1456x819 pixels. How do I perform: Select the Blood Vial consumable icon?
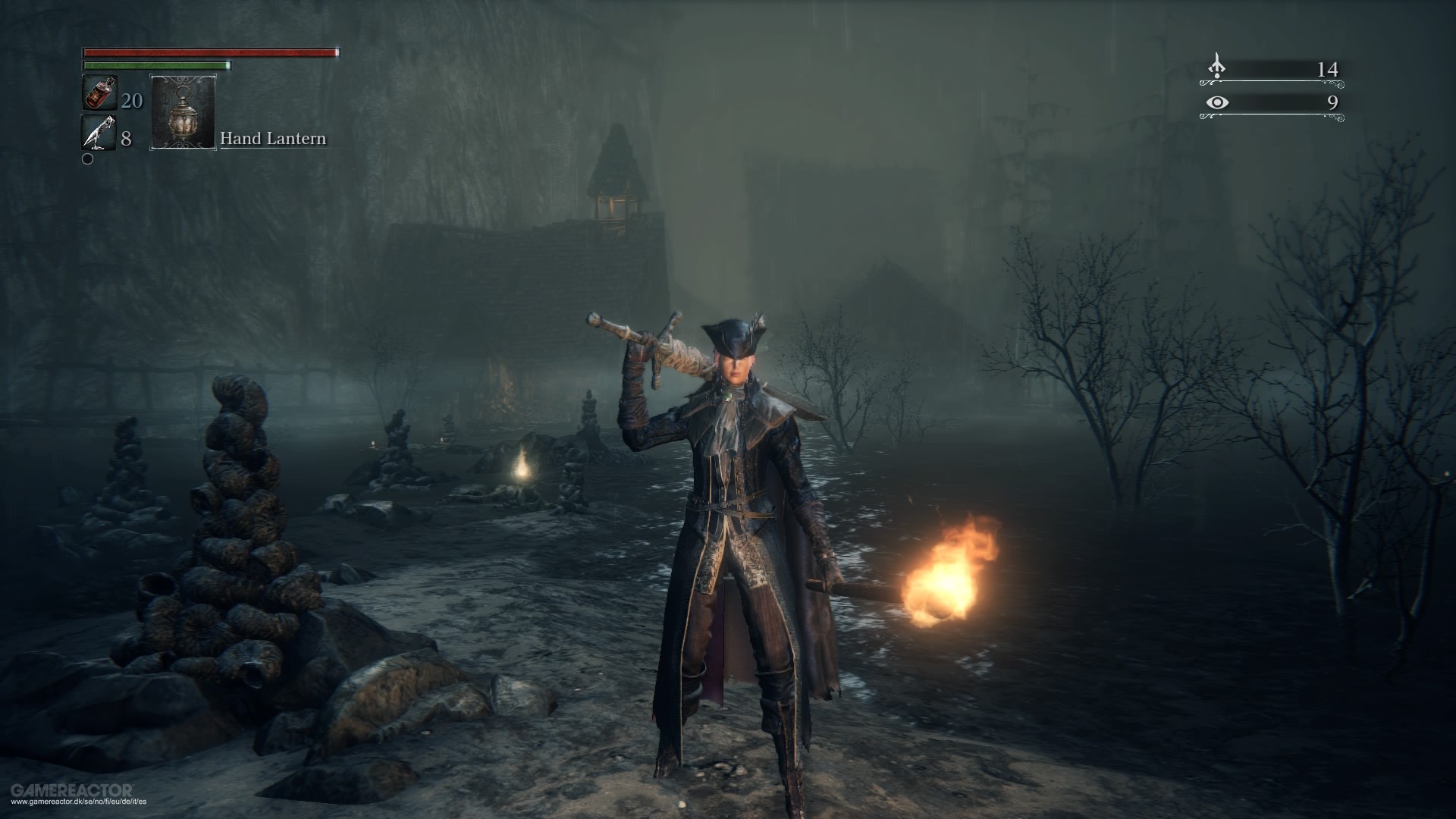[x=99, y=93]
